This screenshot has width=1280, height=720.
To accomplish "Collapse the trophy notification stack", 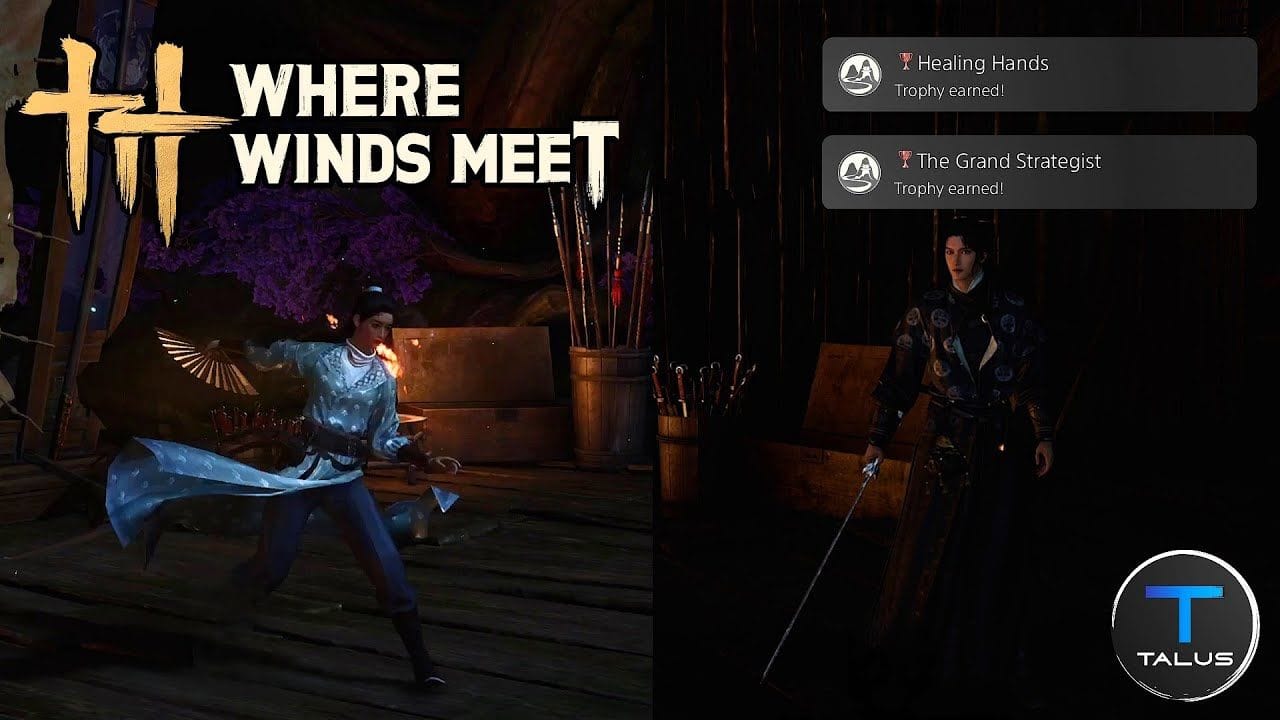I will (1040, 120).
